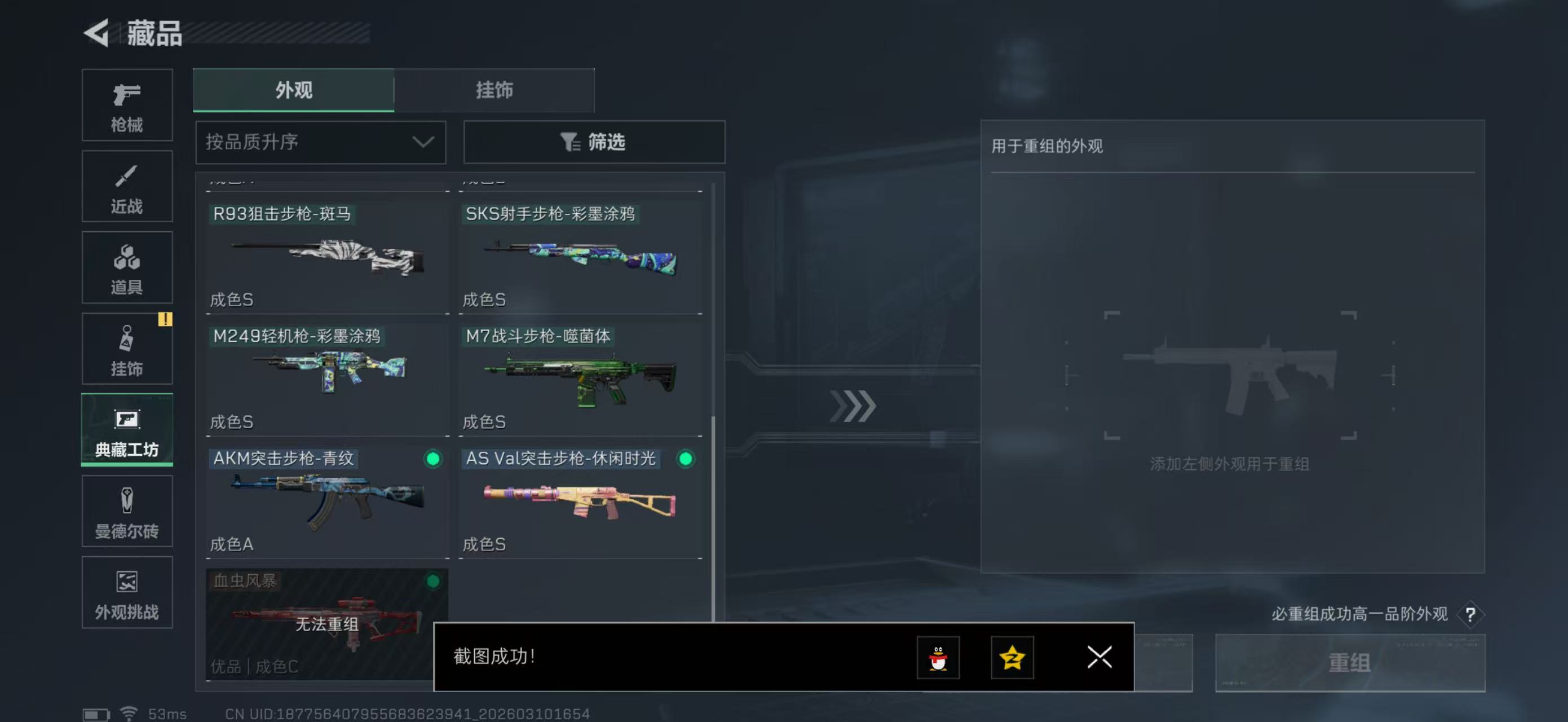This screenshot has height=722, width=1568.
Task: Open the 按品质升序 sort dropdown
Action: pyautogui.click(x=320, y=142)
